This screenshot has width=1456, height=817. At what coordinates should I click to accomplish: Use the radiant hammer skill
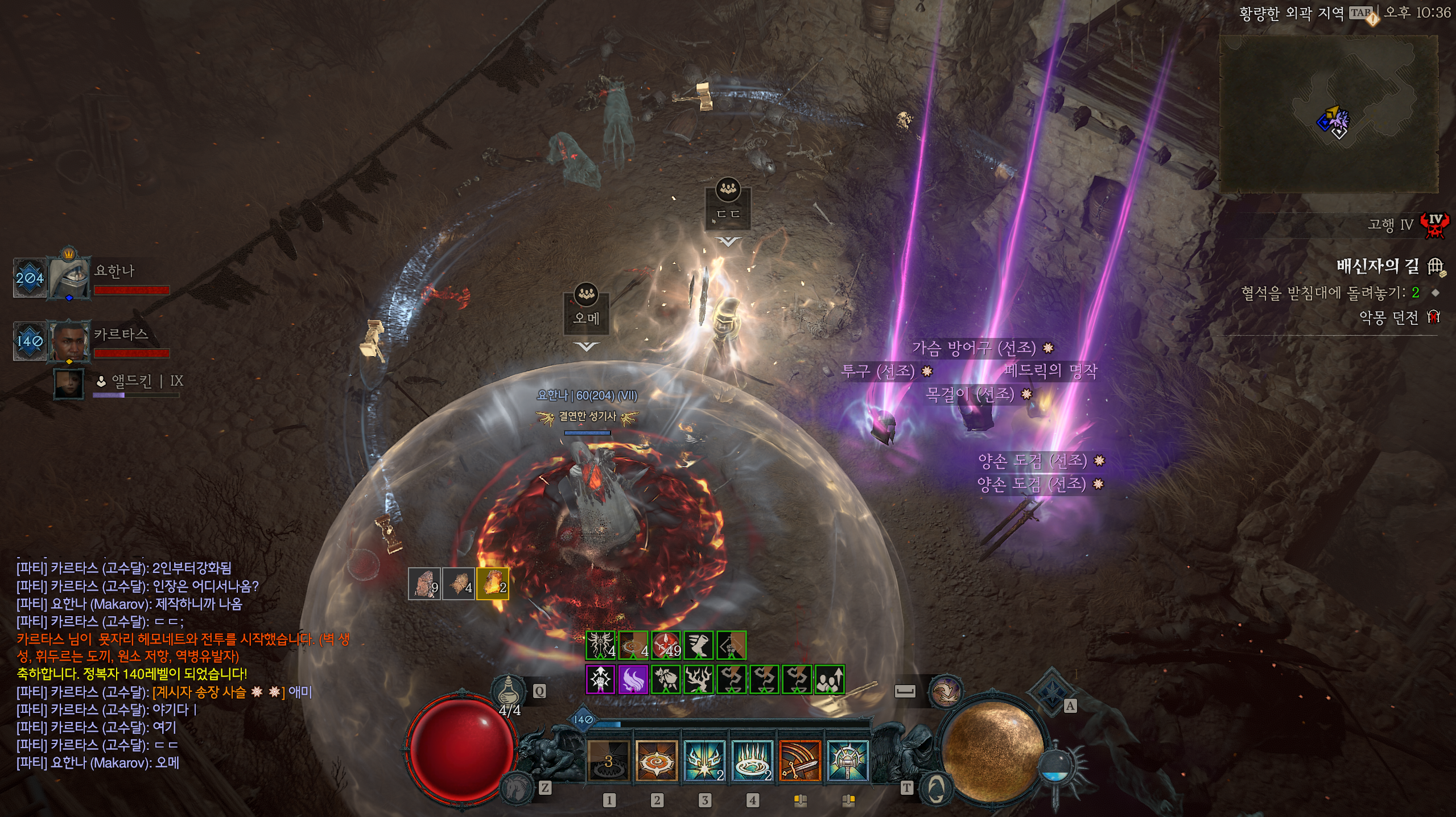[848, 761]
